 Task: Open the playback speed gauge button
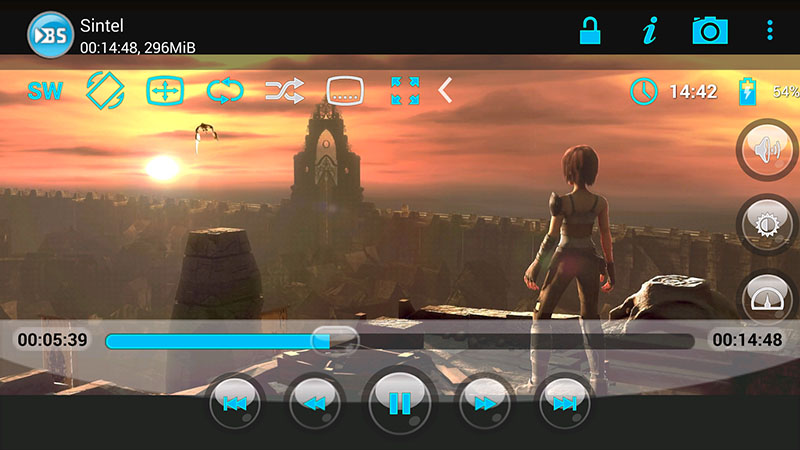pos(767,297)
